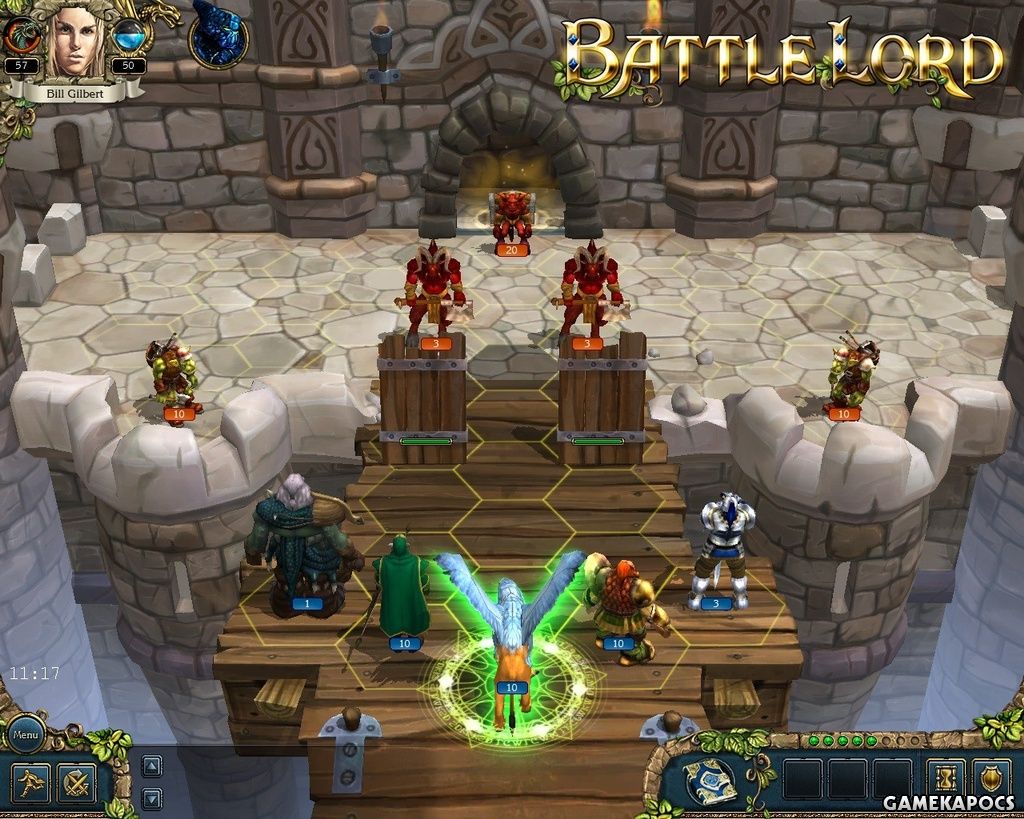Select the large ogre unit with 1
The image size is (1024, 819).
tap(302, 545)
